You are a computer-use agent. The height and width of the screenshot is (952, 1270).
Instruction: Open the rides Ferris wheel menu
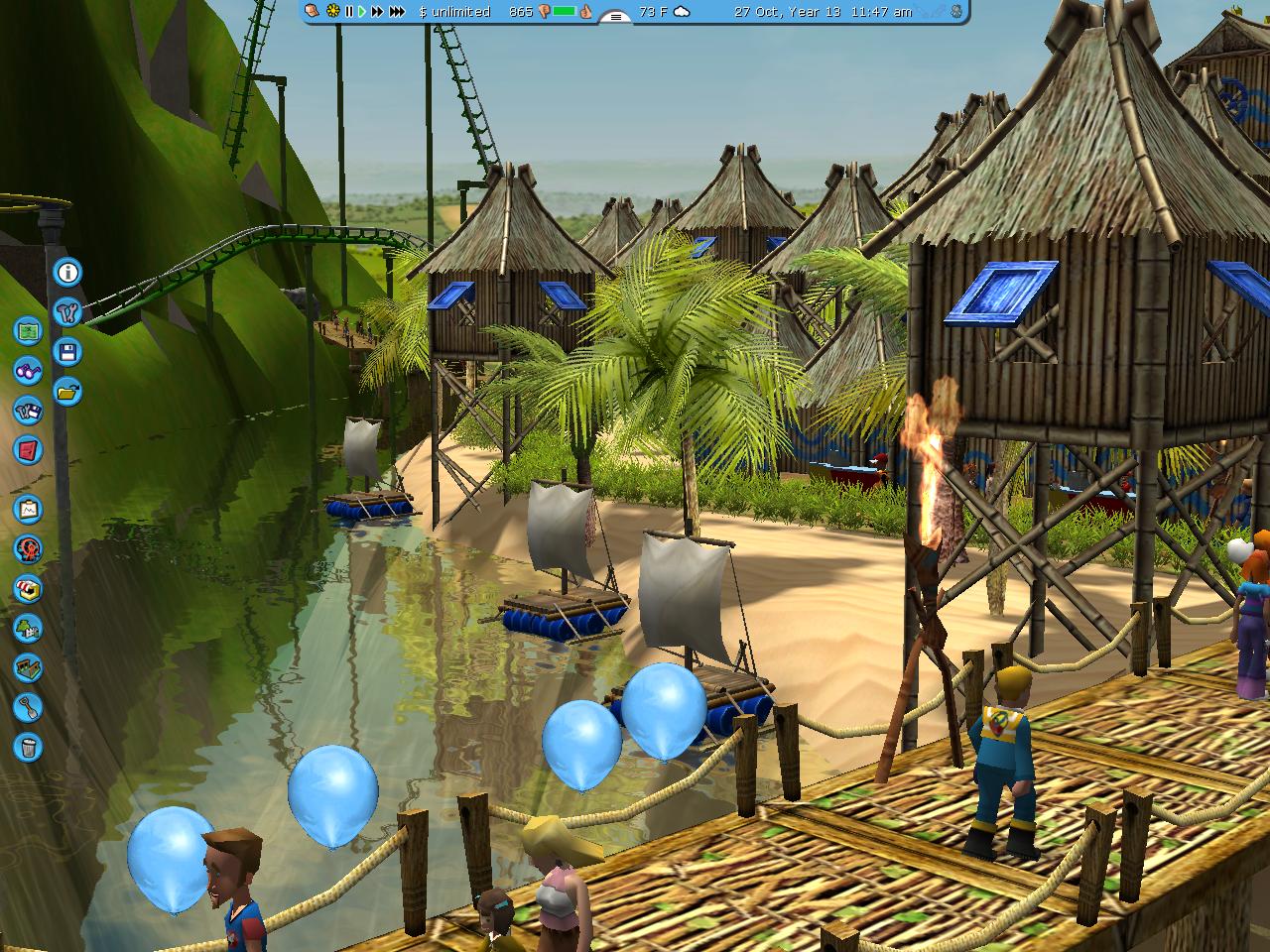click(x=28, y=548)
